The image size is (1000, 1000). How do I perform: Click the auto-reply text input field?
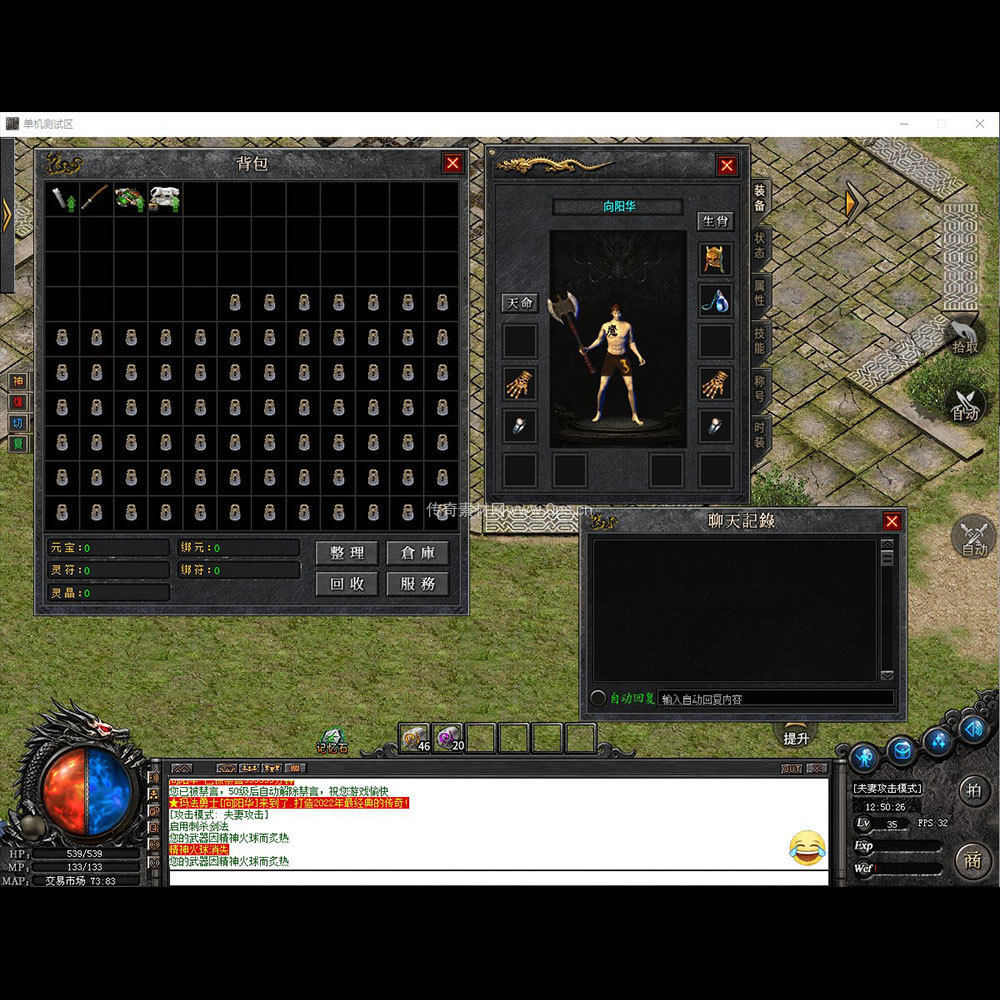coord(775,699)
